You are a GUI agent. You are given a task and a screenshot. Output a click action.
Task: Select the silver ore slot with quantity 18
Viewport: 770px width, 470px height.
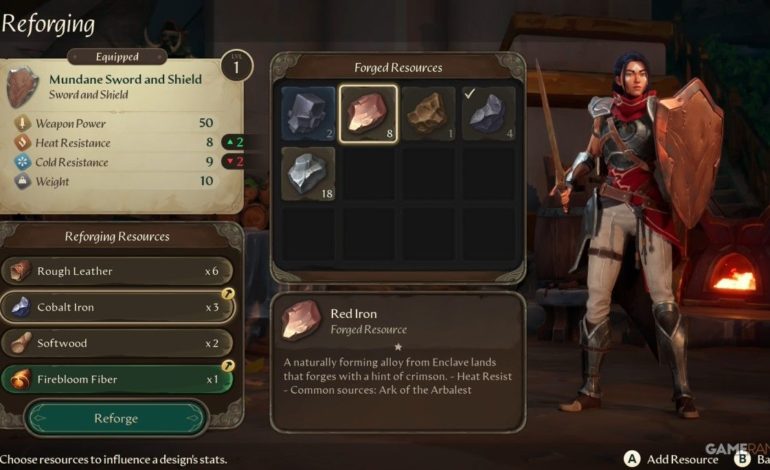(x=308, y=174)
